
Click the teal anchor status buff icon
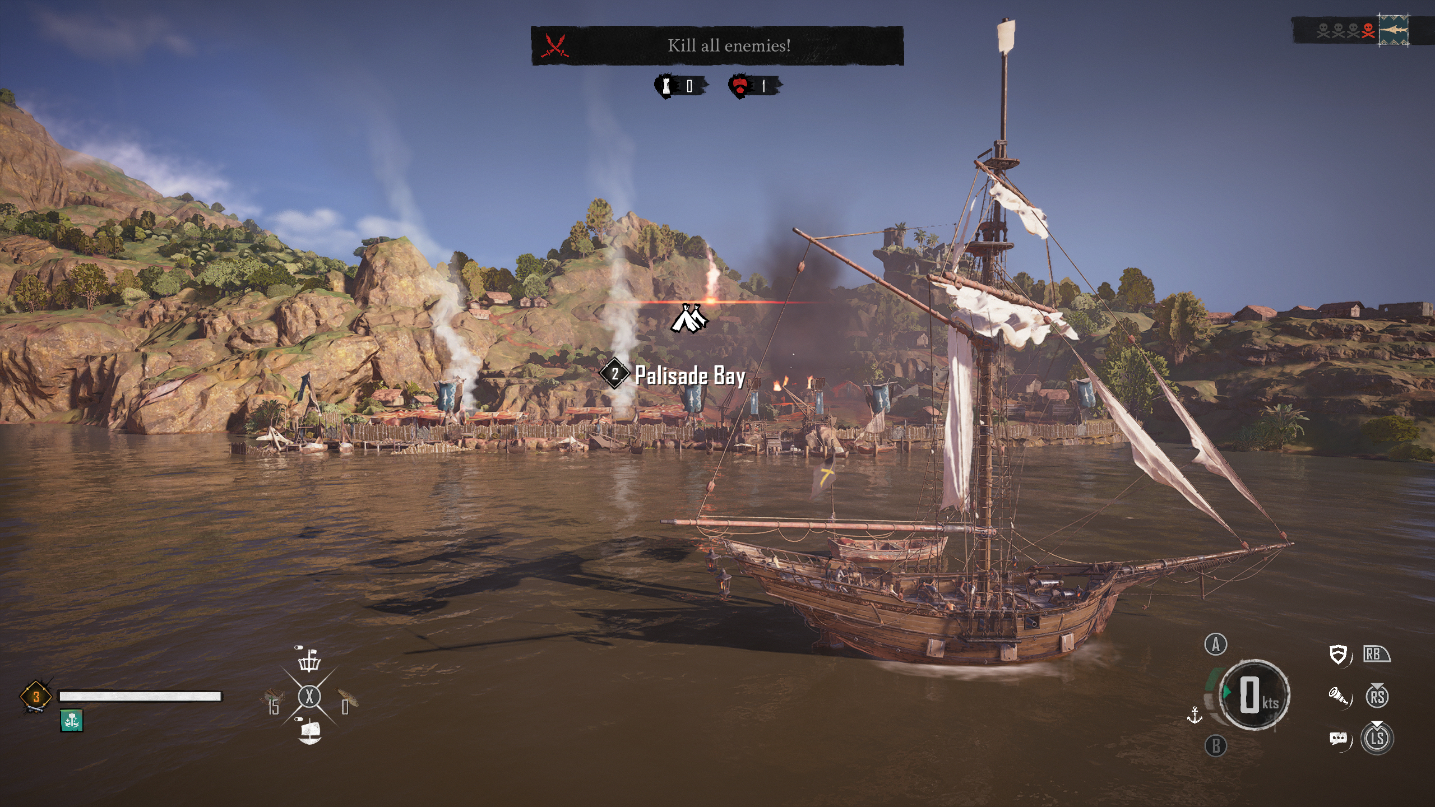71,720
